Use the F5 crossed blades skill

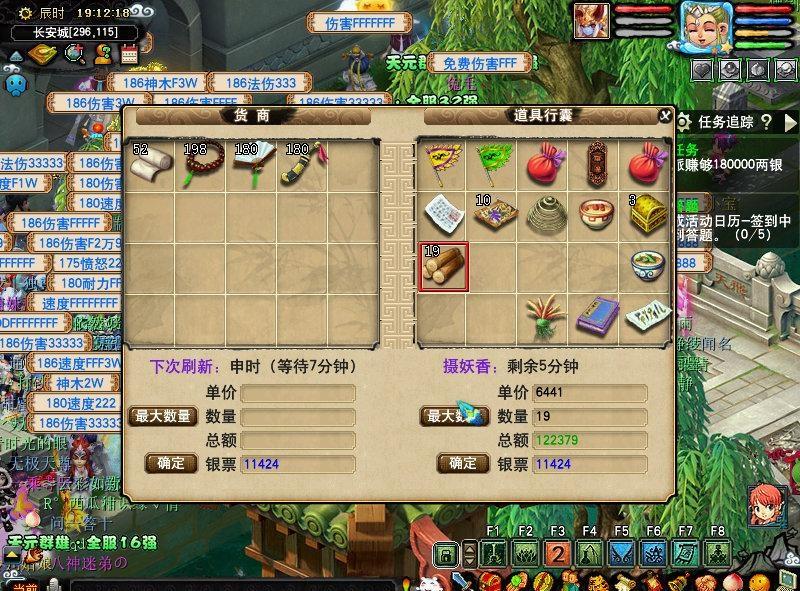coord(621,553)
